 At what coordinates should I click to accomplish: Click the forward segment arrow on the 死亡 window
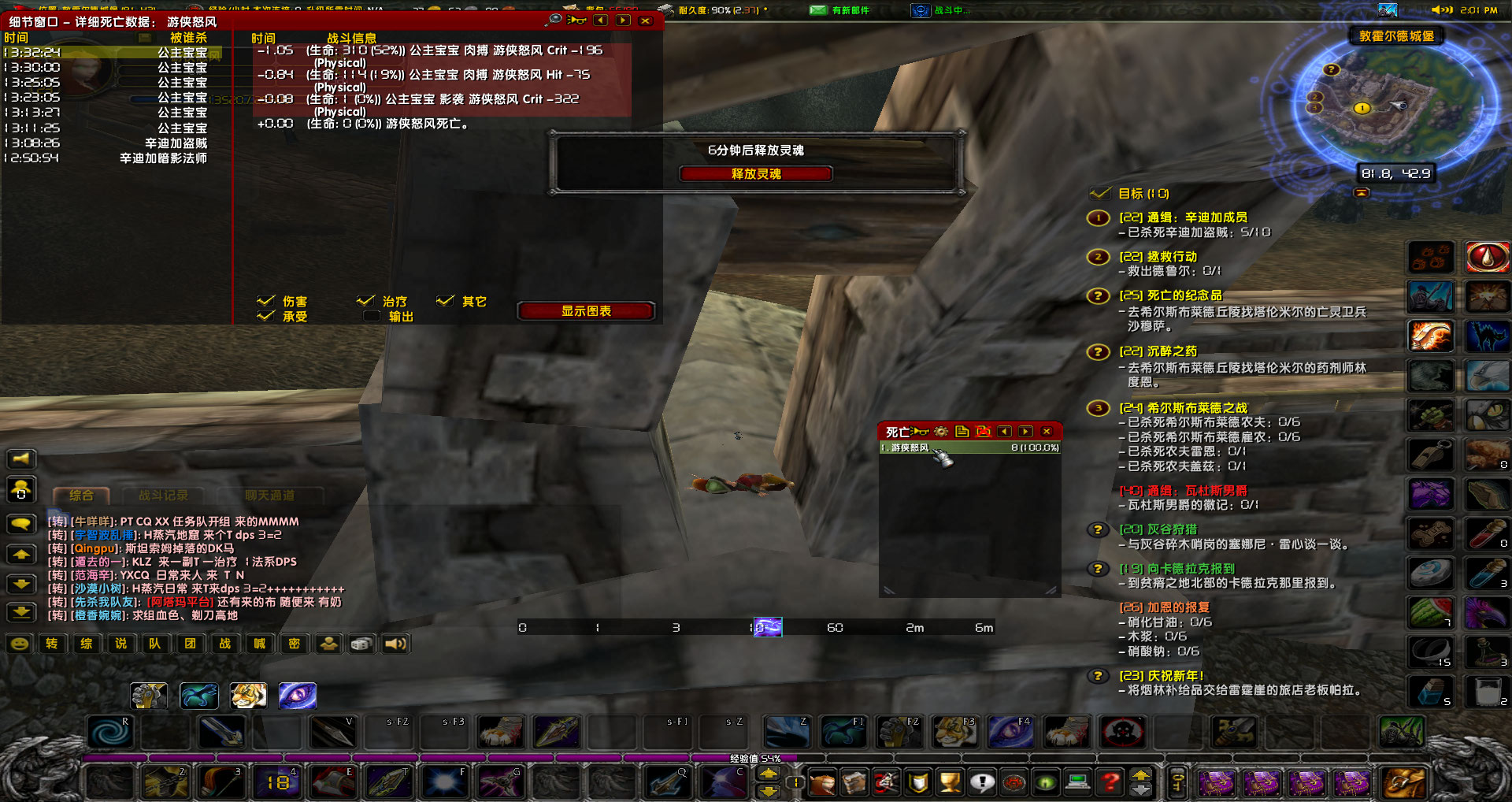click(1025, 432)
